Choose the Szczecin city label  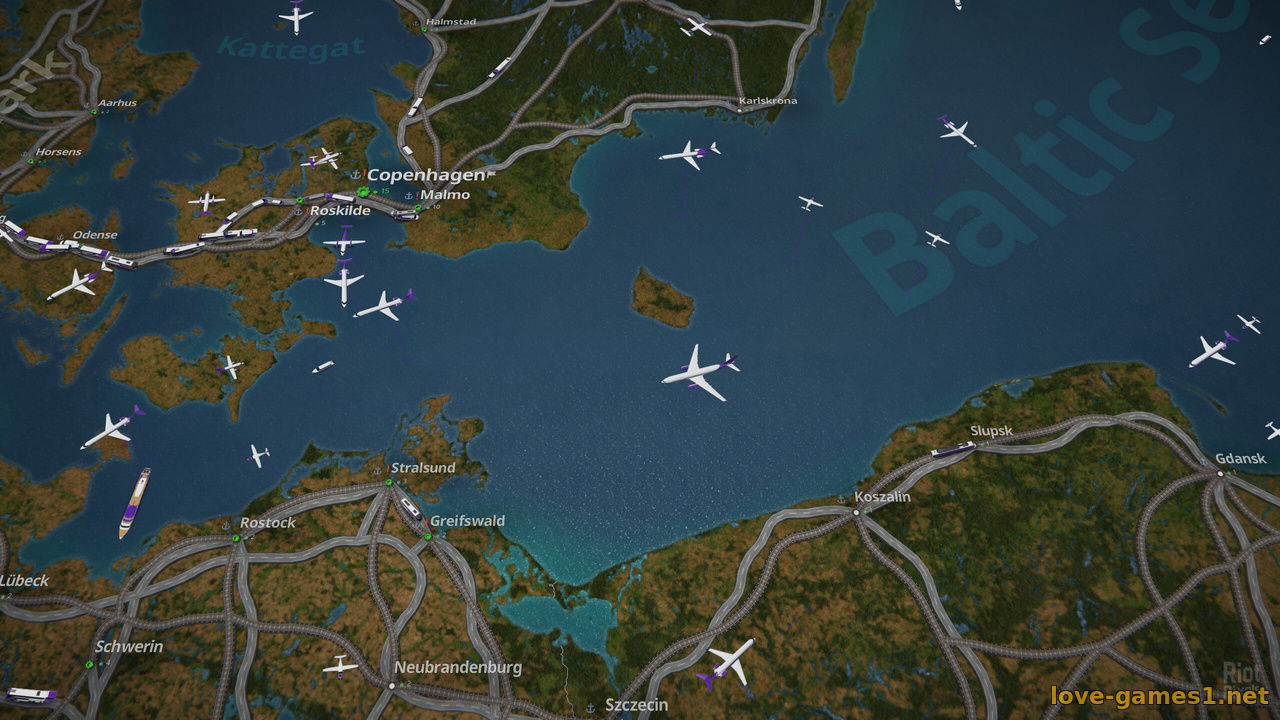pos(636,705)
